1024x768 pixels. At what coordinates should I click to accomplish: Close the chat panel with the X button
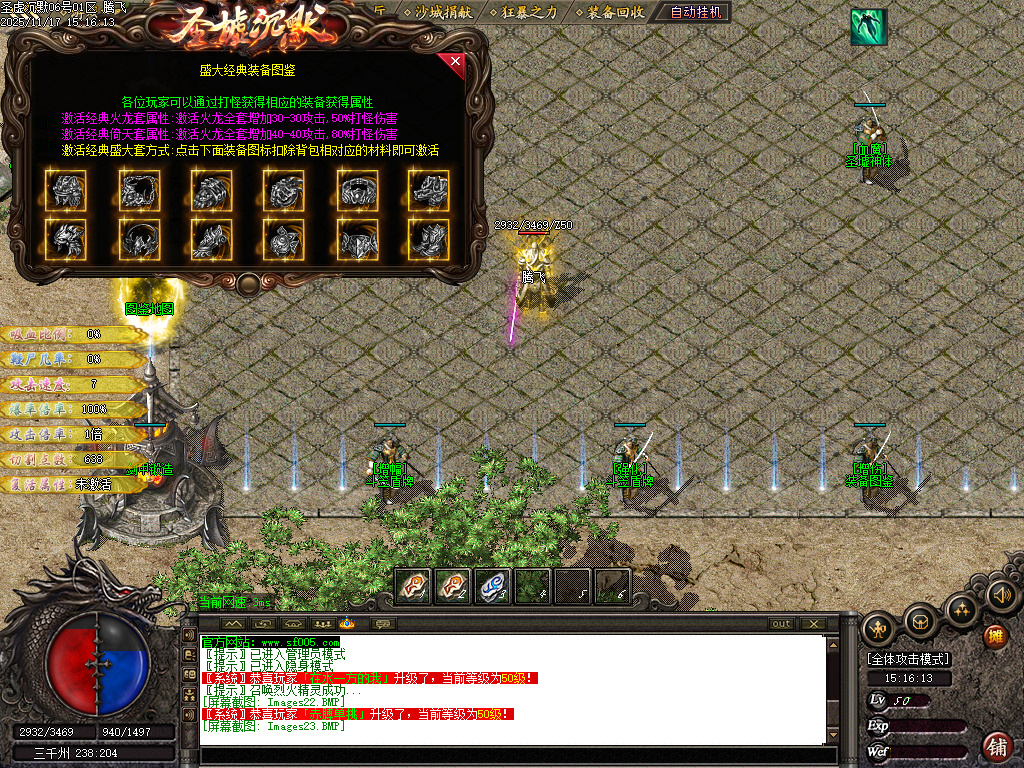(813, 624)
